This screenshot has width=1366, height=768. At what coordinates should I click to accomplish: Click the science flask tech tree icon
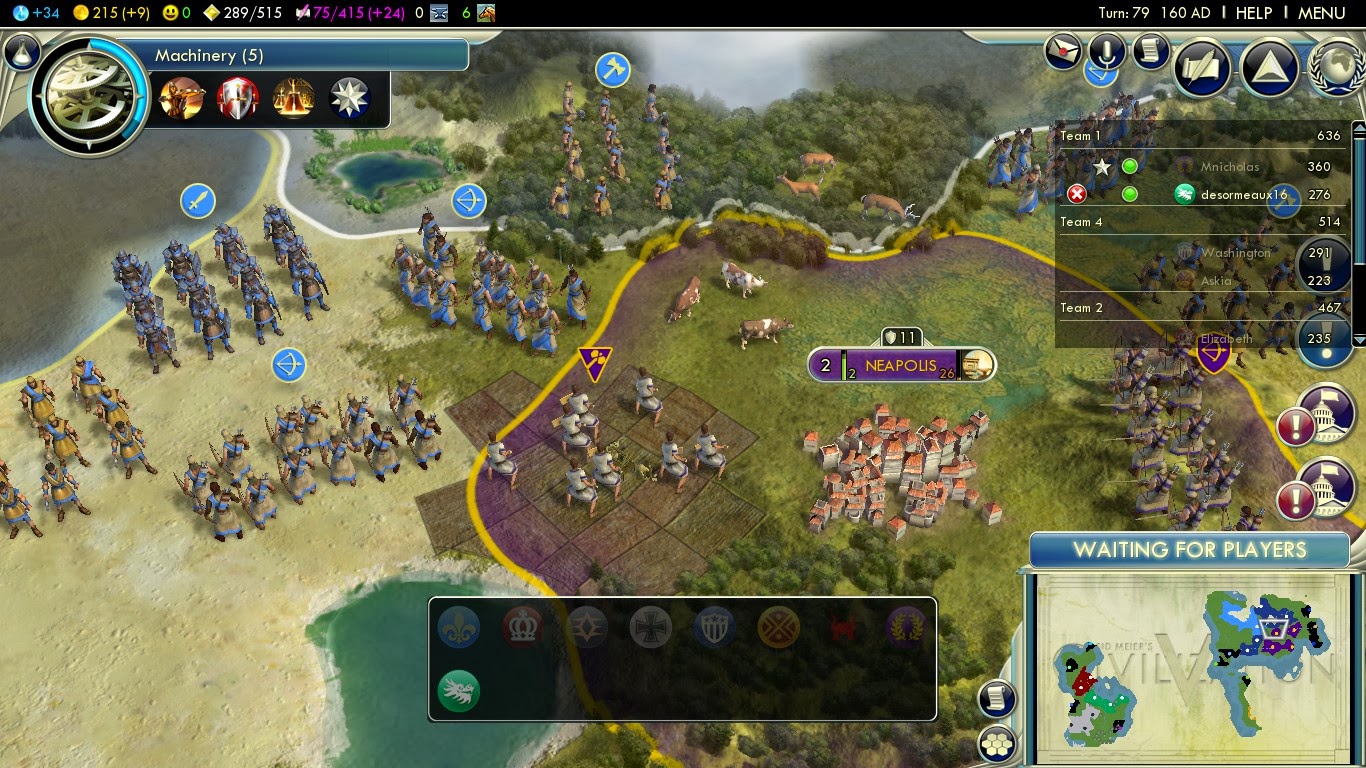21,51
